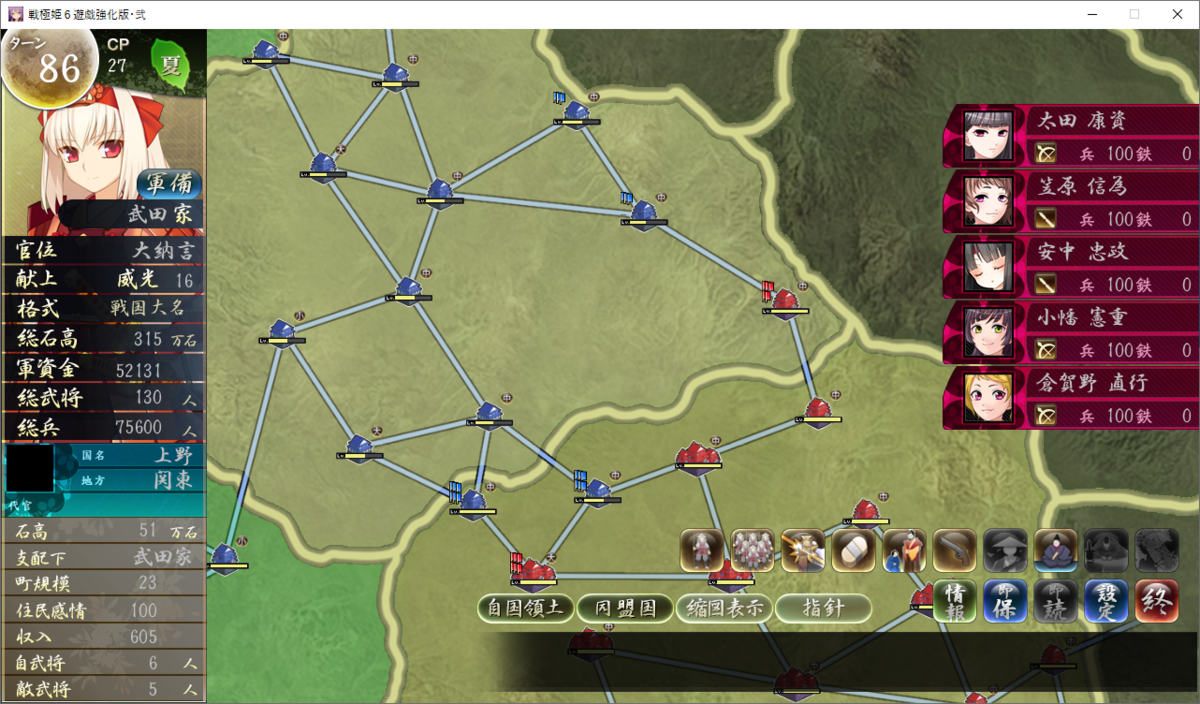Viewport: 1200px width, 704px height.
Task: Select the troop group command icon
Action: (752, 550)
